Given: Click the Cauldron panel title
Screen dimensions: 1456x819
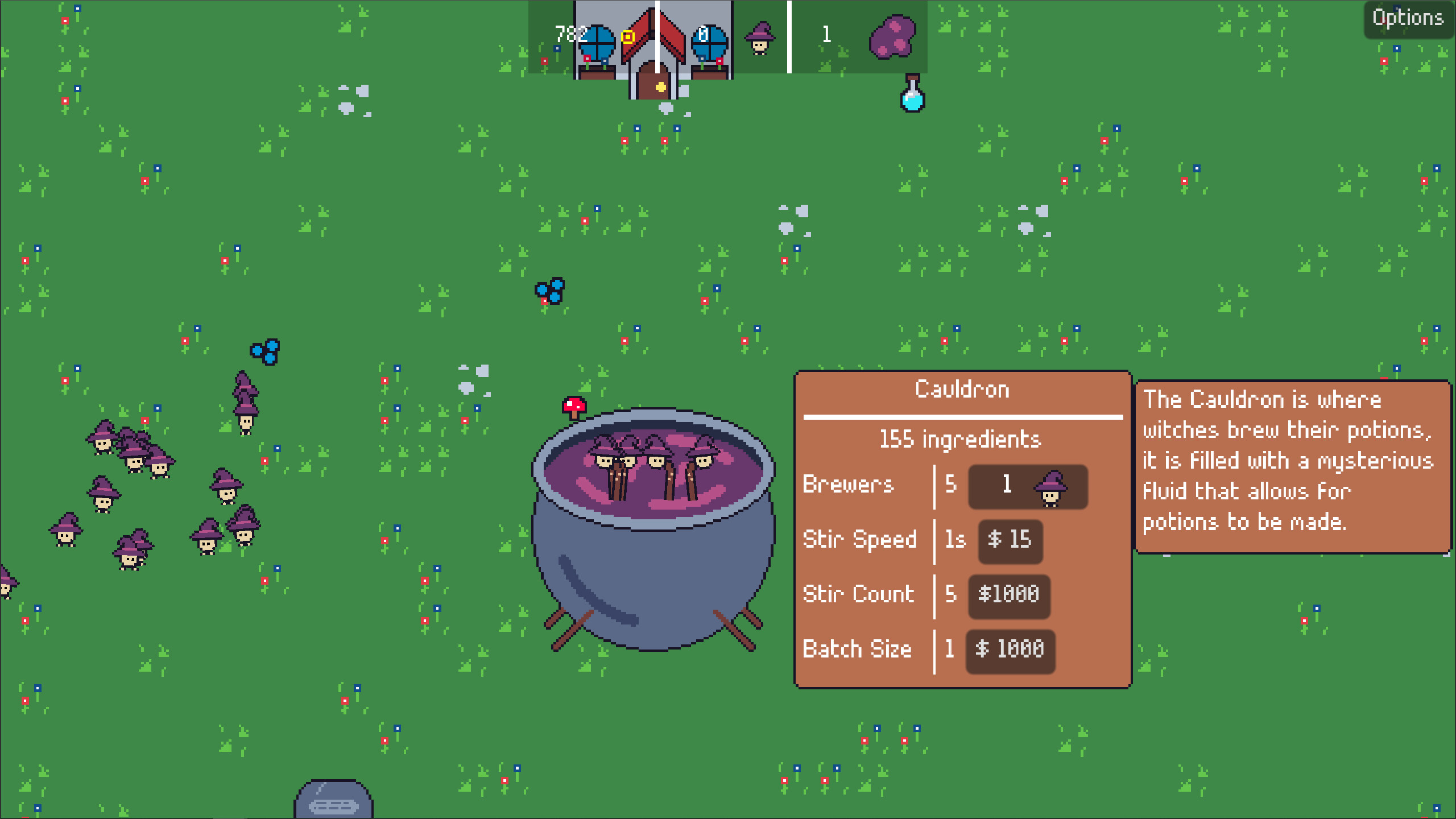Looking at the screenshot, I should (x=962, y=389).
